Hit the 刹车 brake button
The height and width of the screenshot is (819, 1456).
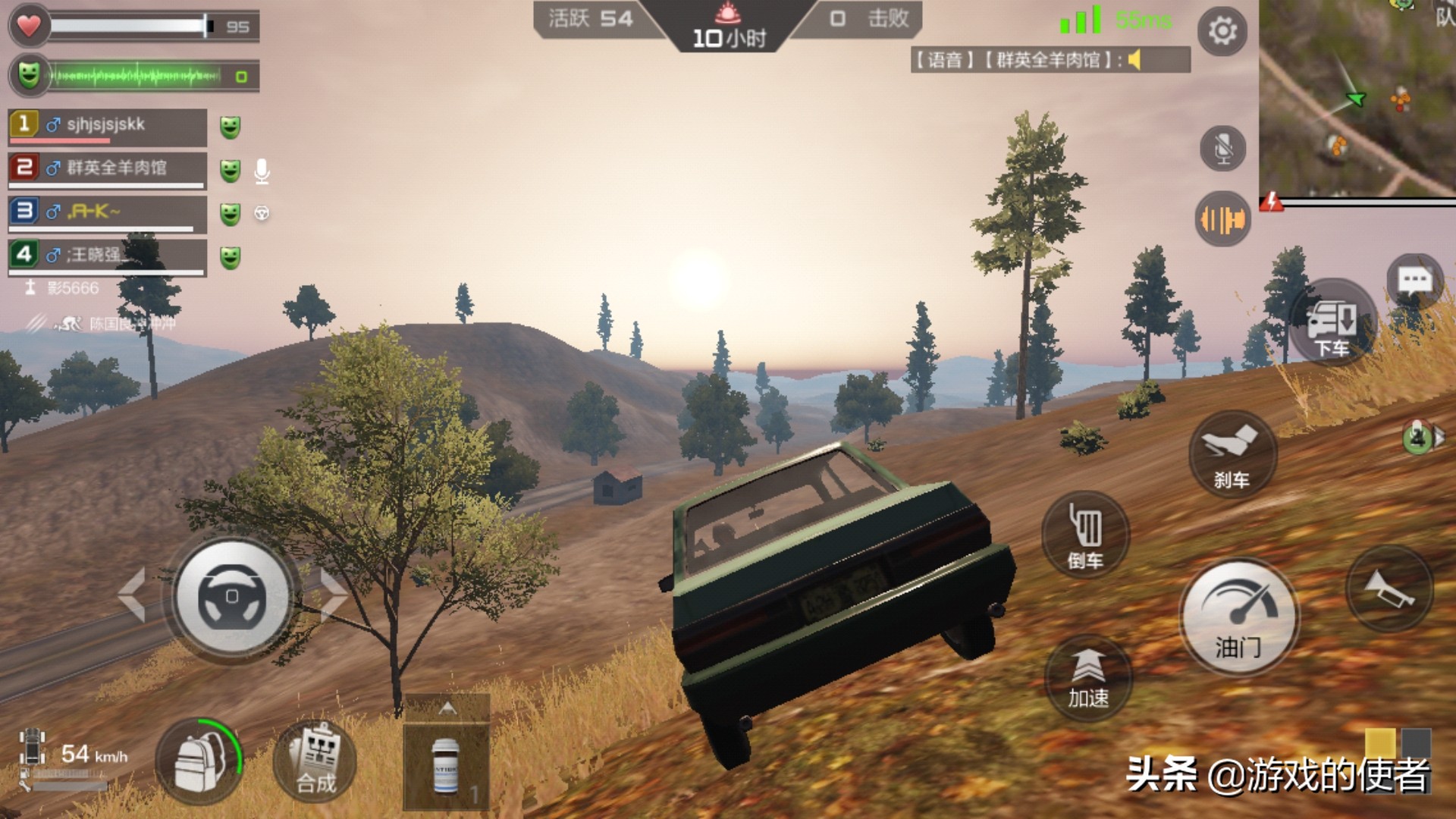1232,454
